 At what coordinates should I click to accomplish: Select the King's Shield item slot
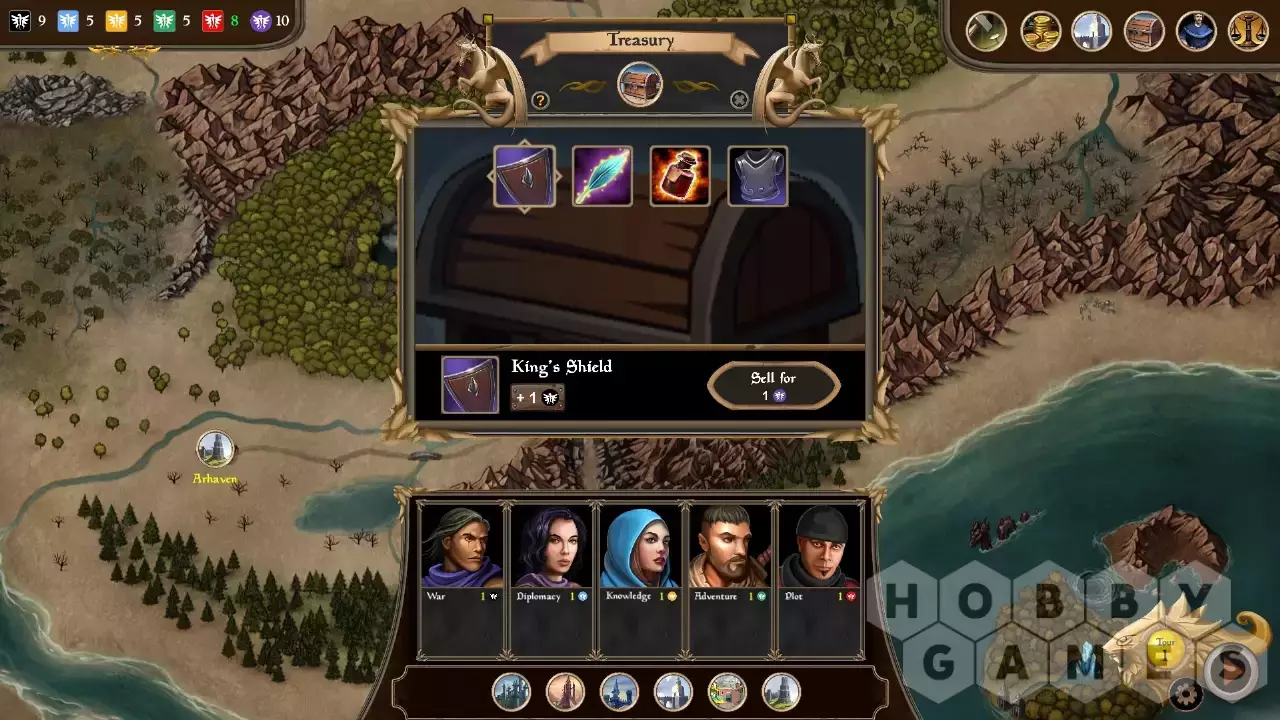[524, 176]
